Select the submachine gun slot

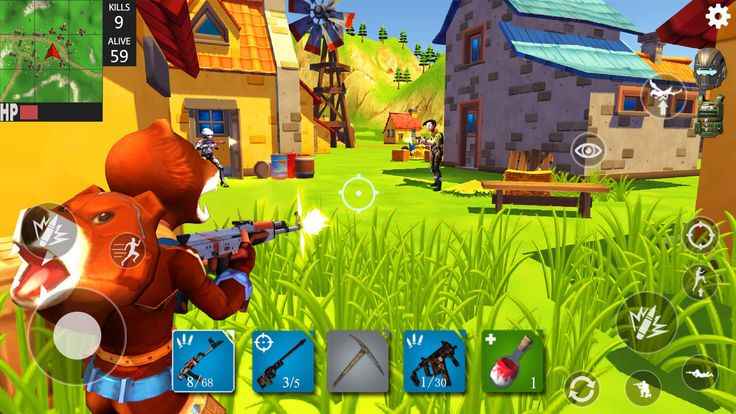435,360
